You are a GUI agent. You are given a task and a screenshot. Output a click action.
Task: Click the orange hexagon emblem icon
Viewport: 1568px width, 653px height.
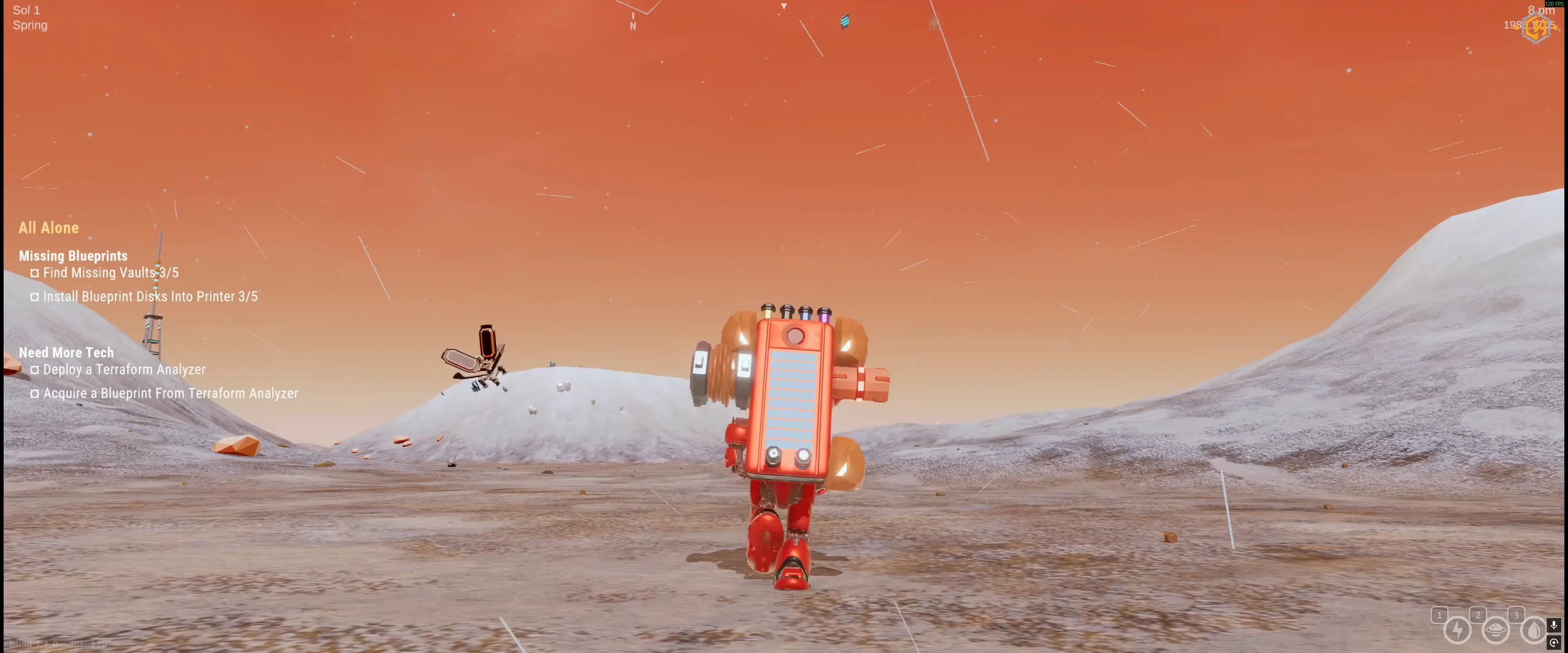point(1536,28)
